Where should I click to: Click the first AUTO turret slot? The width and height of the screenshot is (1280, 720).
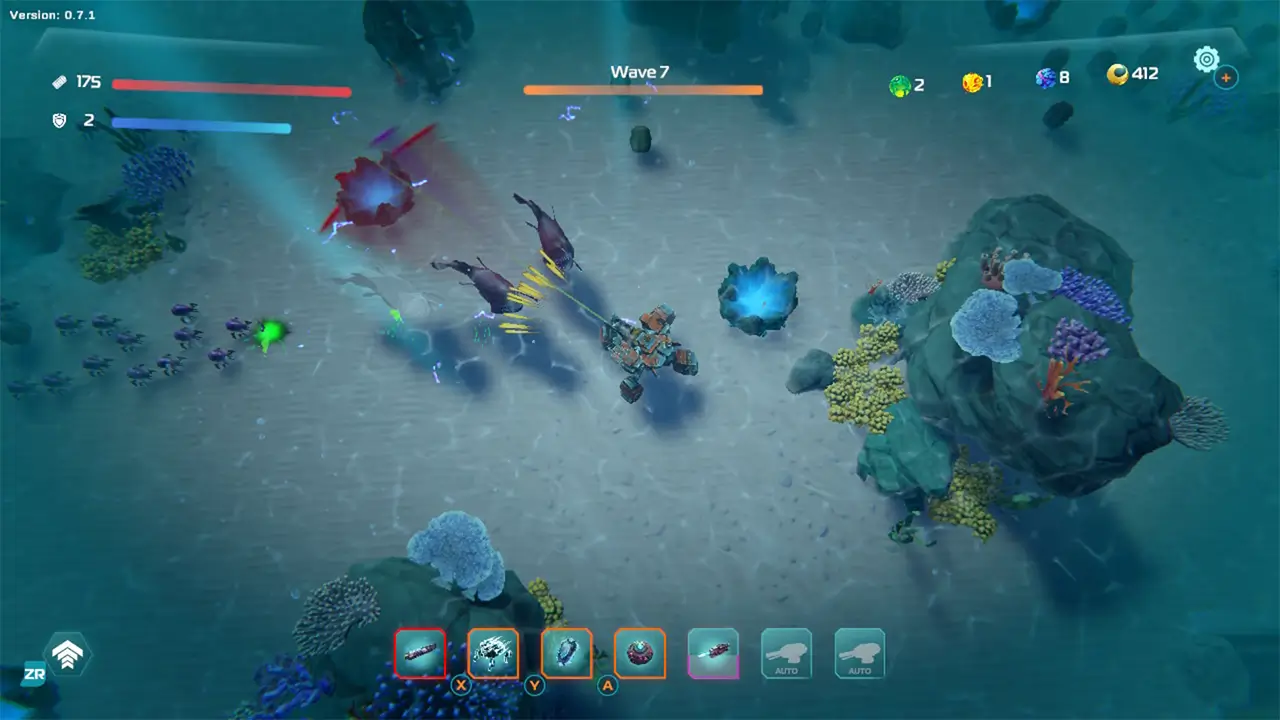tap(786, 653)
